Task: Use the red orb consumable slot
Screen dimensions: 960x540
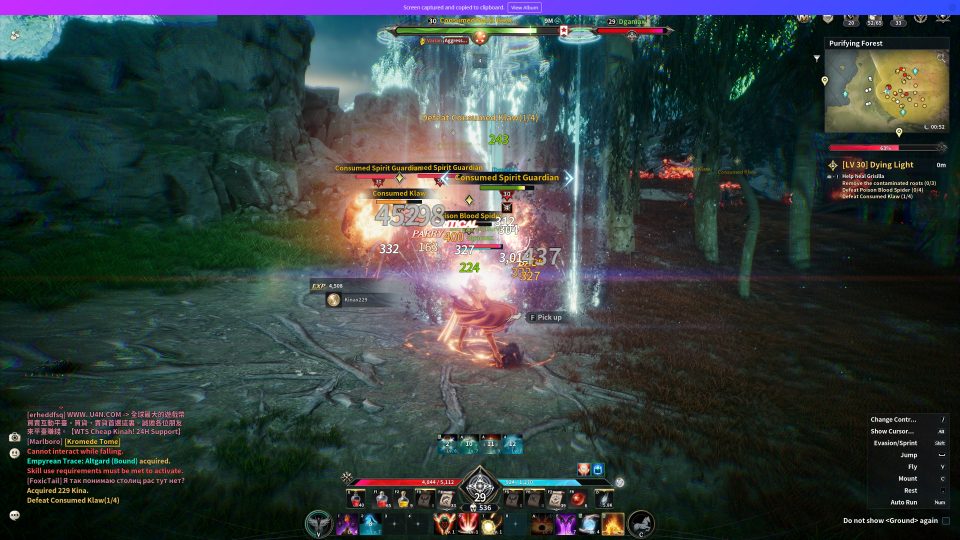Action: point(576,498)
